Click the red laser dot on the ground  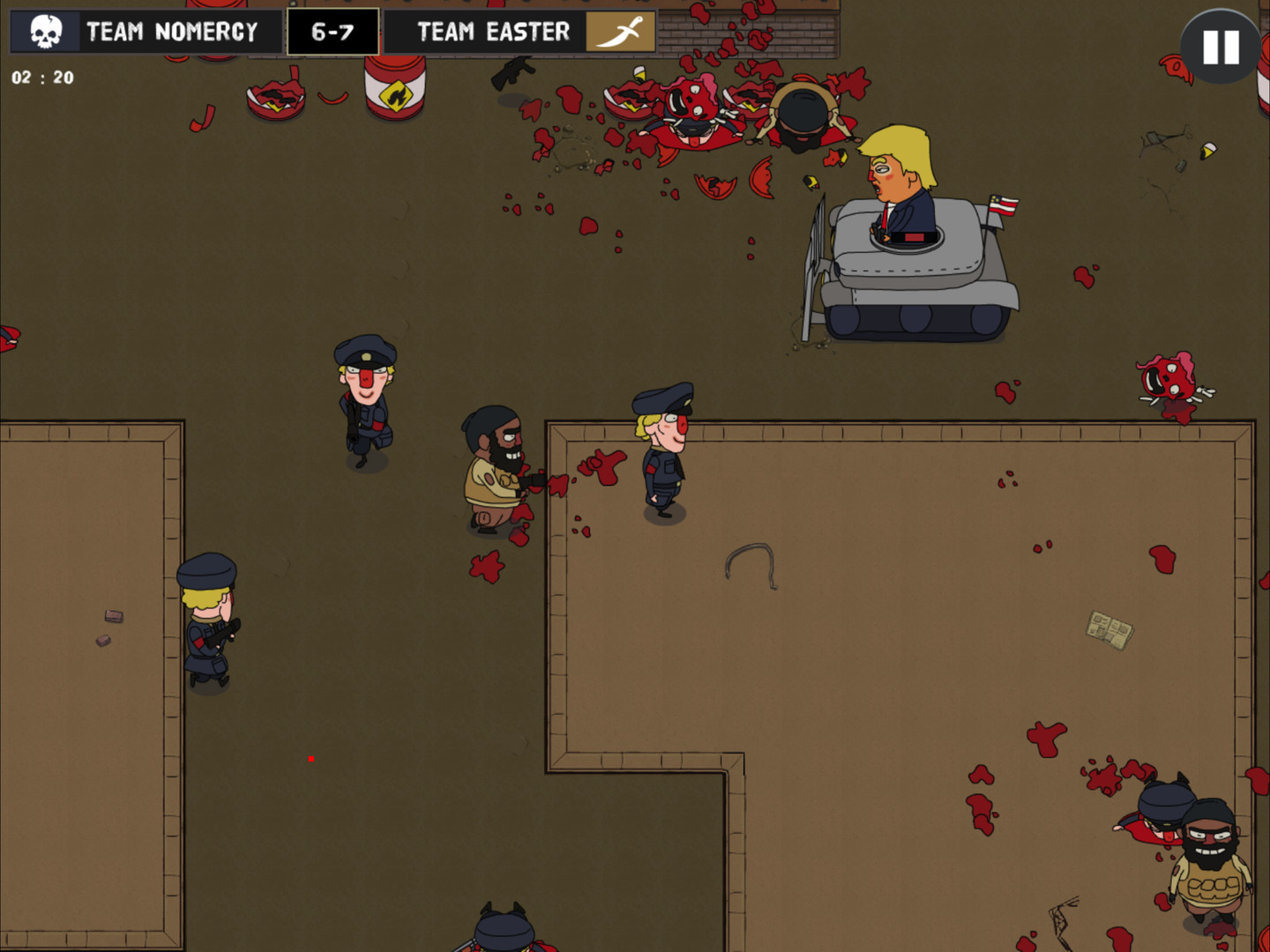click(310, 757)
